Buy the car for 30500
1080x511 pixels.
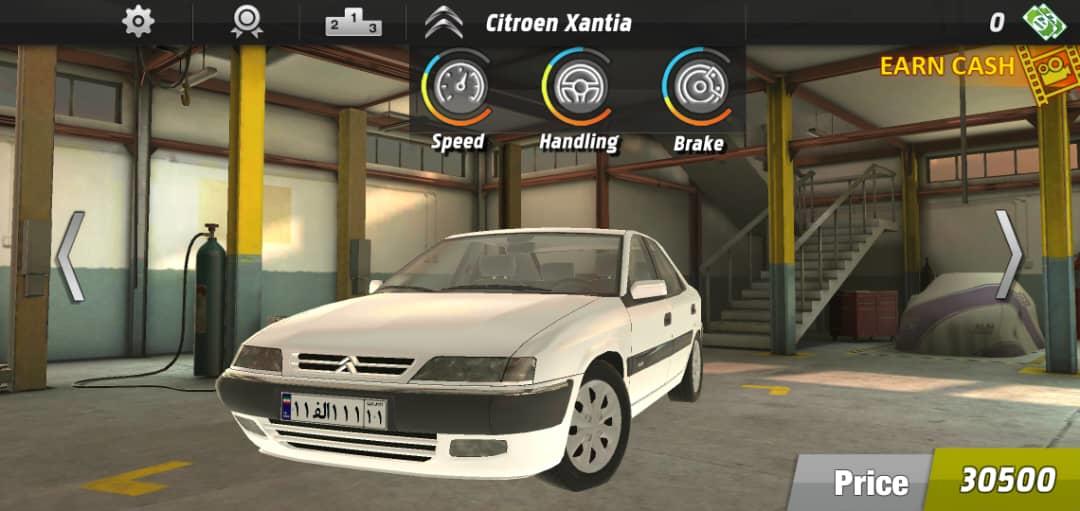point(1006,480)
